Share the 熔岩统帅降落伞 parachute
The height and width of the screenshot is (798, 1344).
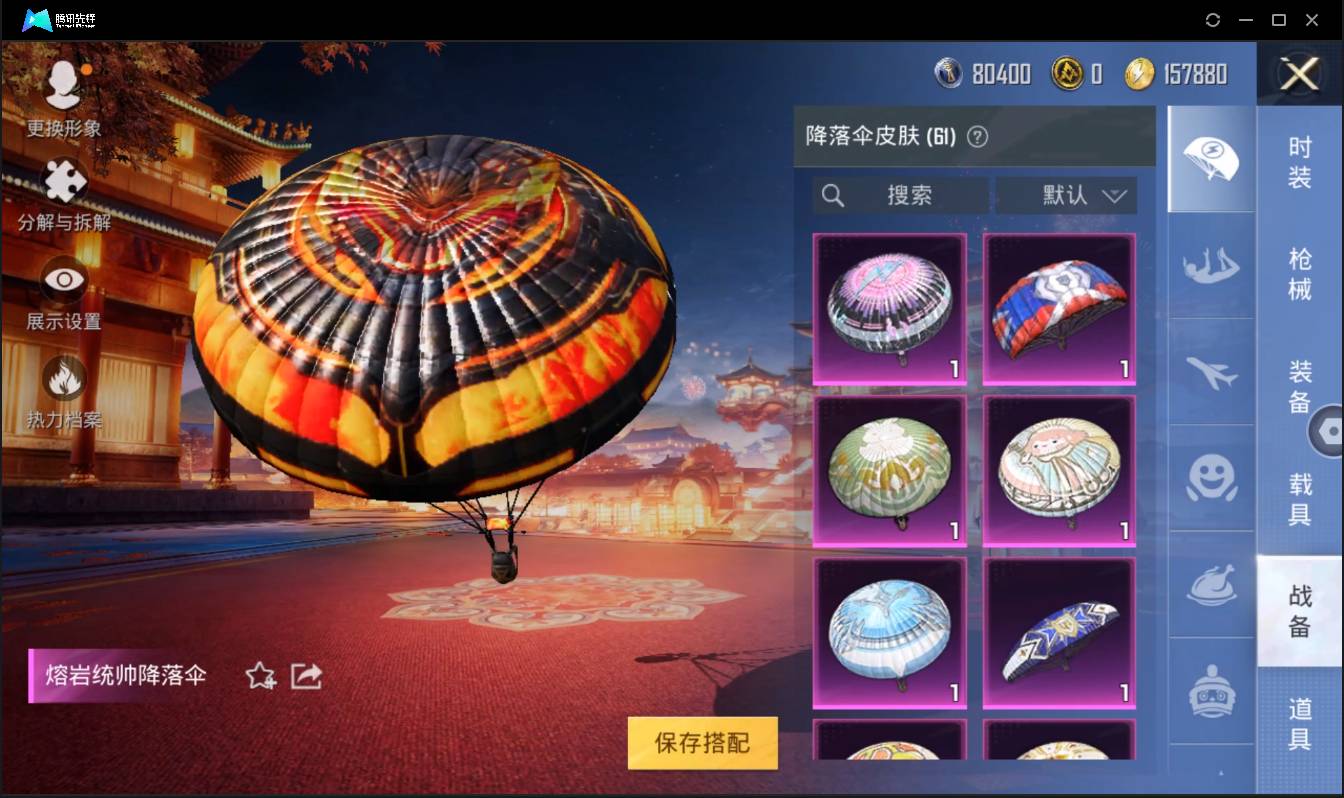(x=306, y=676)
